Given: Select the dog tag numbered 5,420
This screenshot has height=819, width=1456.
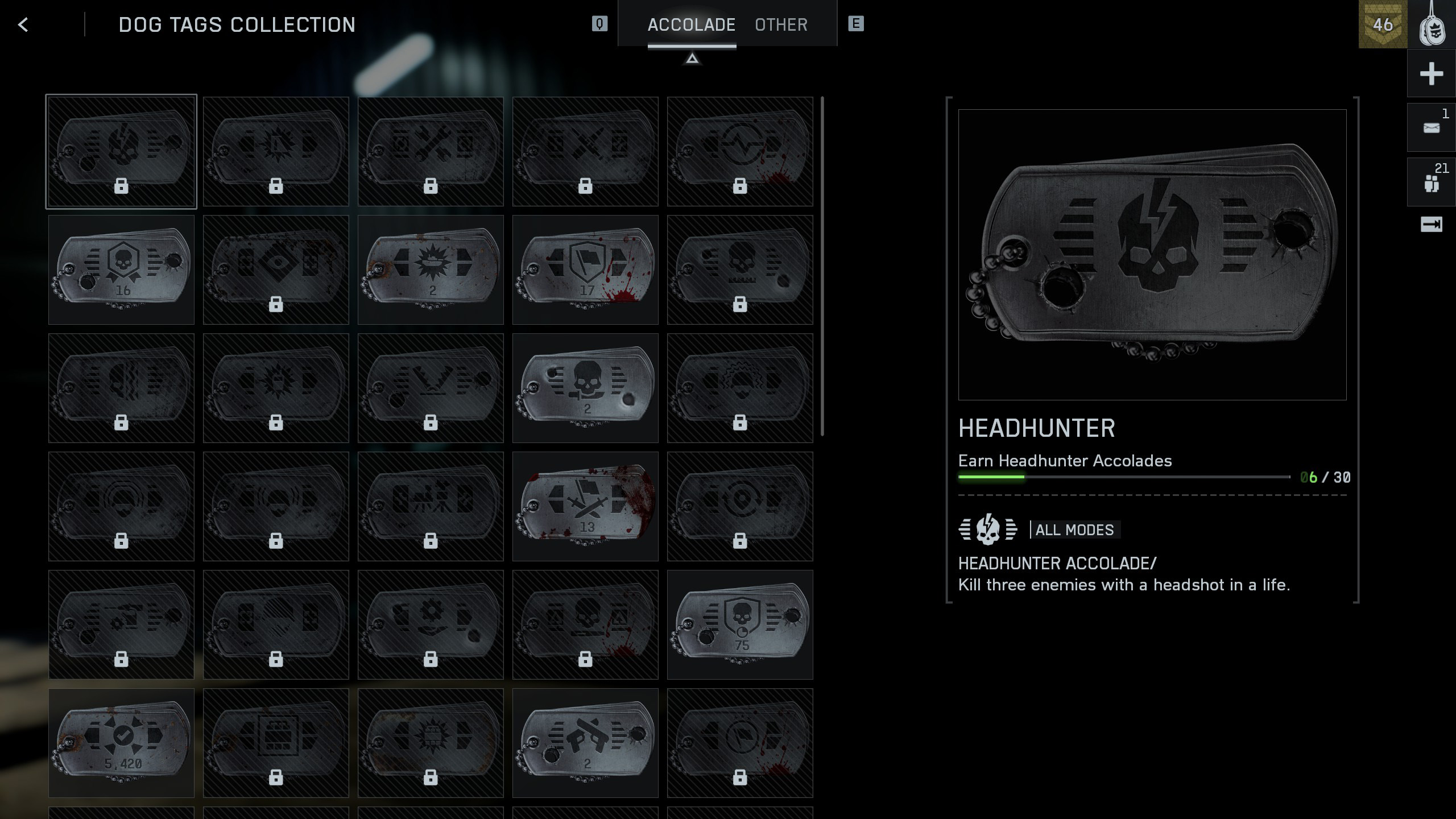Looking at the screenshot, I should tap(121, 743).
